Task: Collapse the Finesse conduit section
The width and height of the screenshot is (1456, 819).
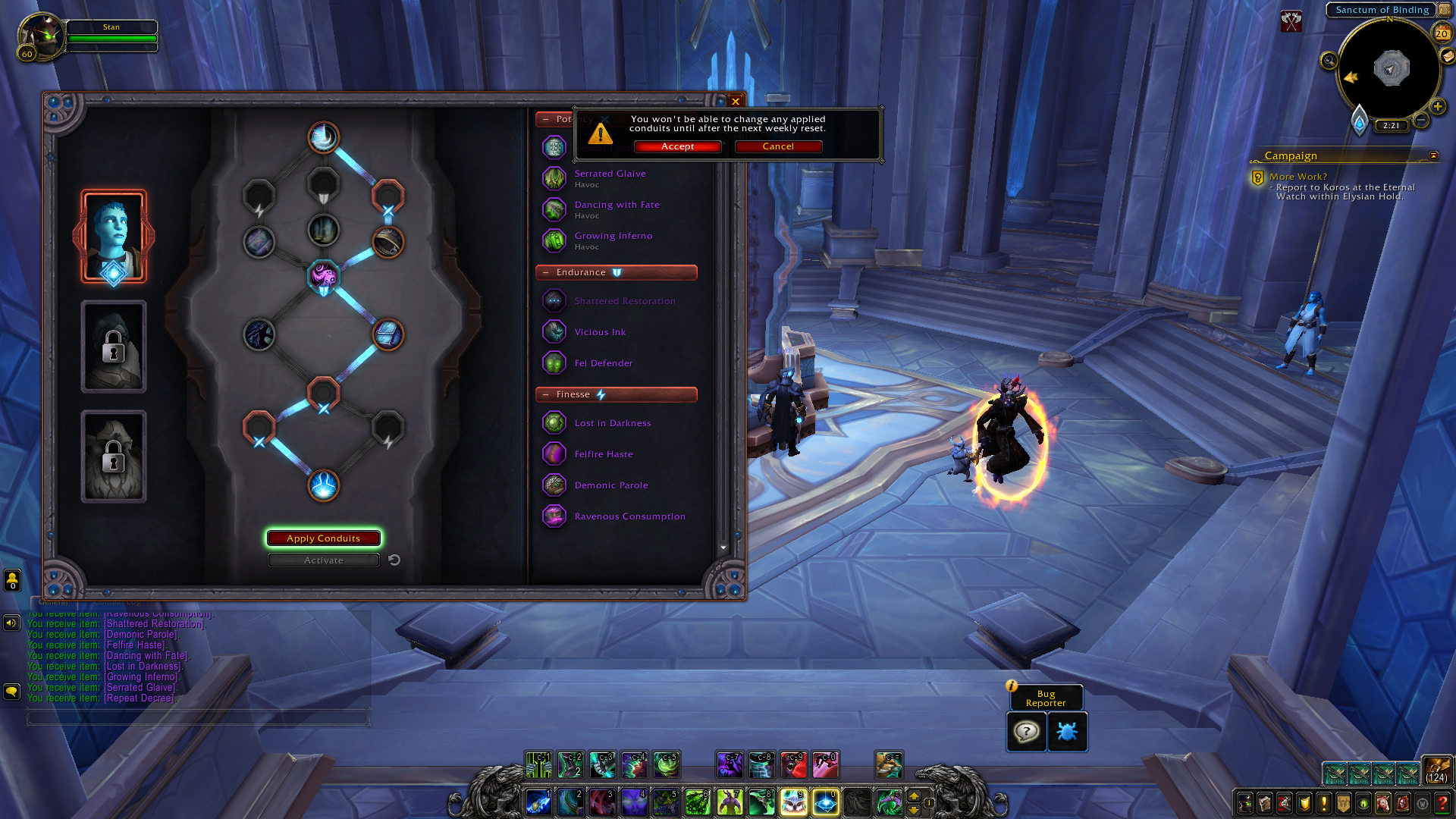Action: pos(546,394)
